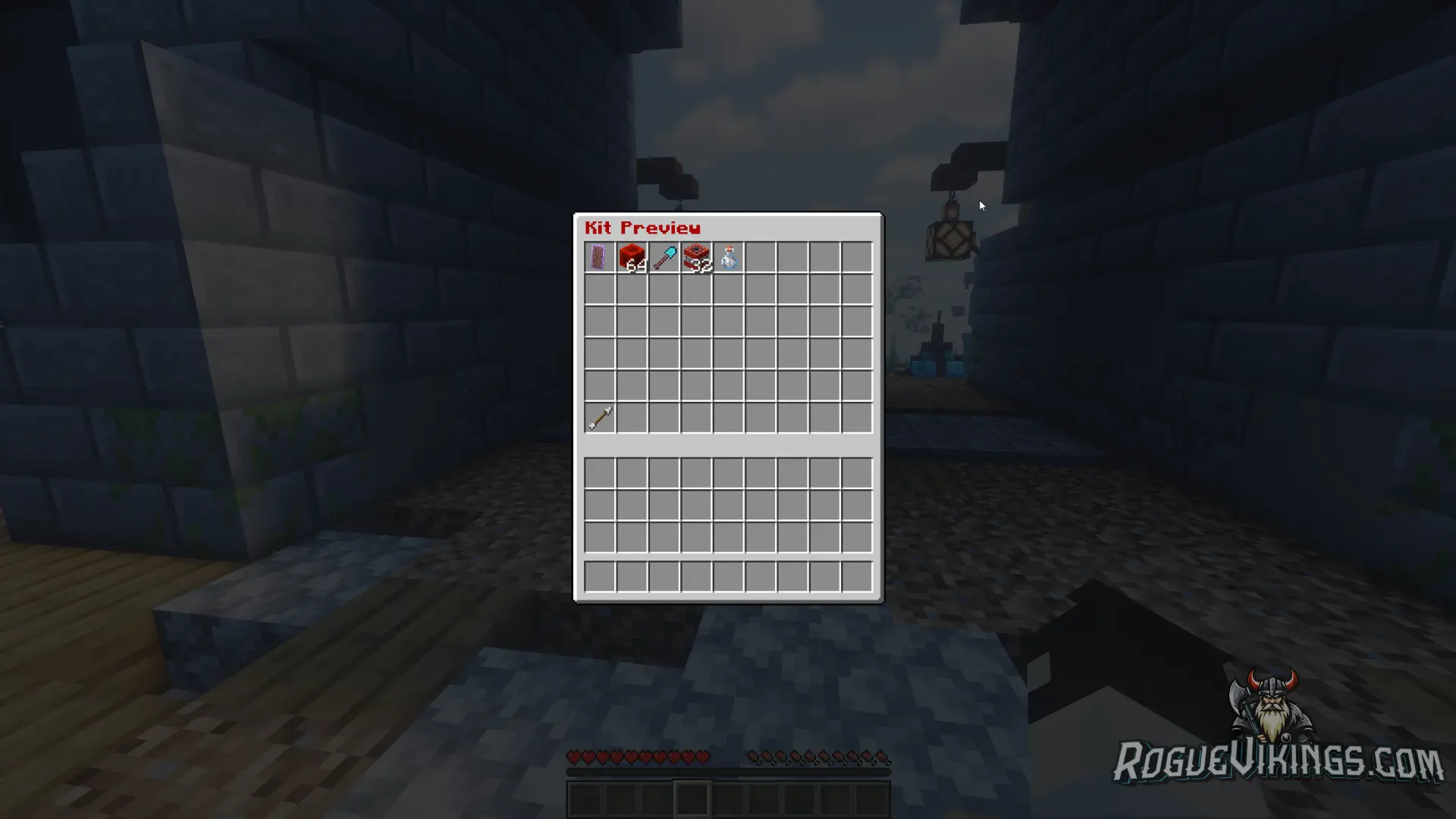1456x819 pixels.
Task: Select the shield in the first kit slot
Action: point(599,258)
